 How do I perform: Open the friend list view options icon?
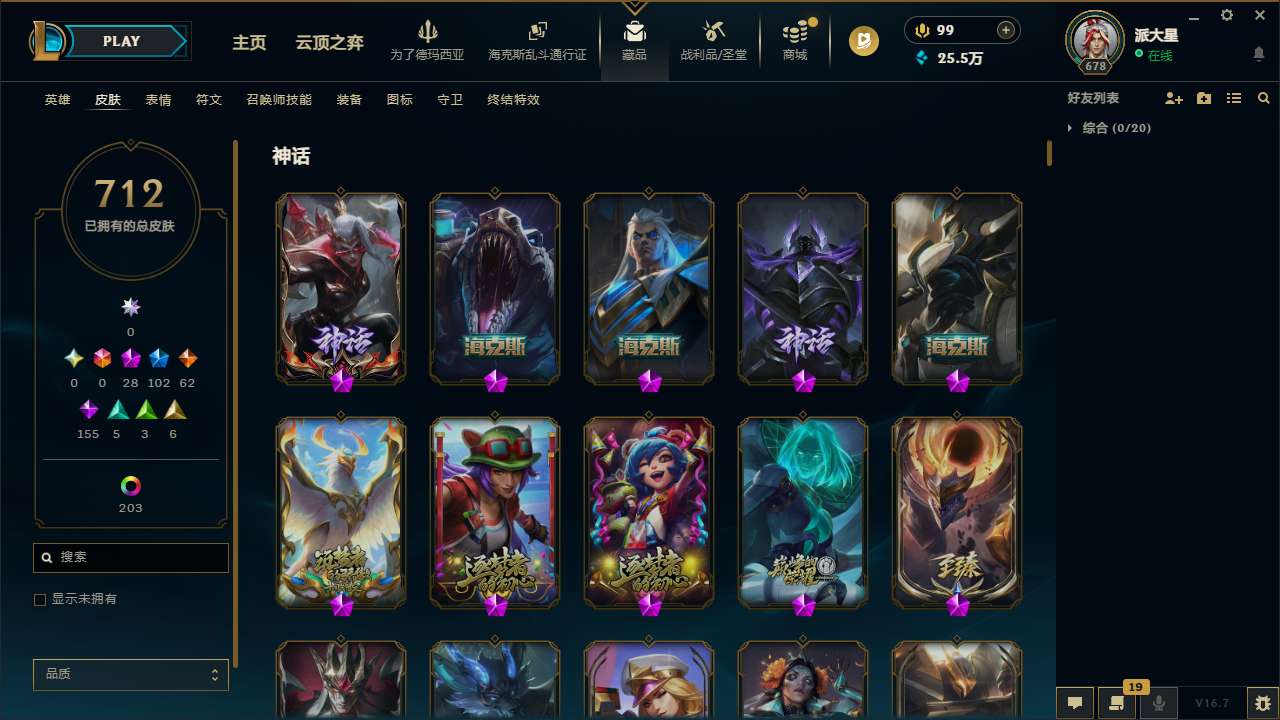tap(1233, 98)
